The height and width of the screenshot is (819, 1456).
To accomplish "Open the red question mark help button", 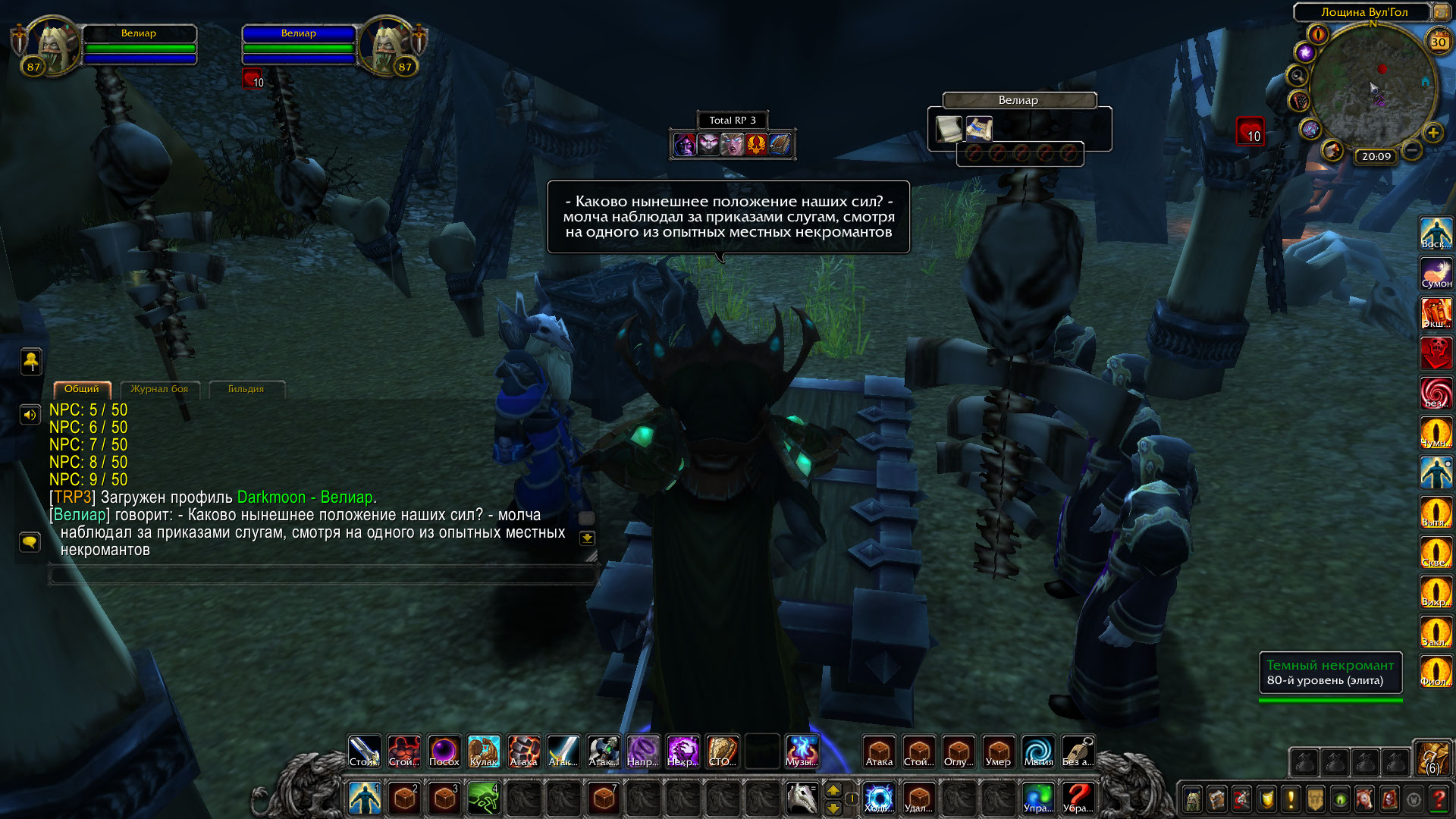I will (x=1438, y=799).
